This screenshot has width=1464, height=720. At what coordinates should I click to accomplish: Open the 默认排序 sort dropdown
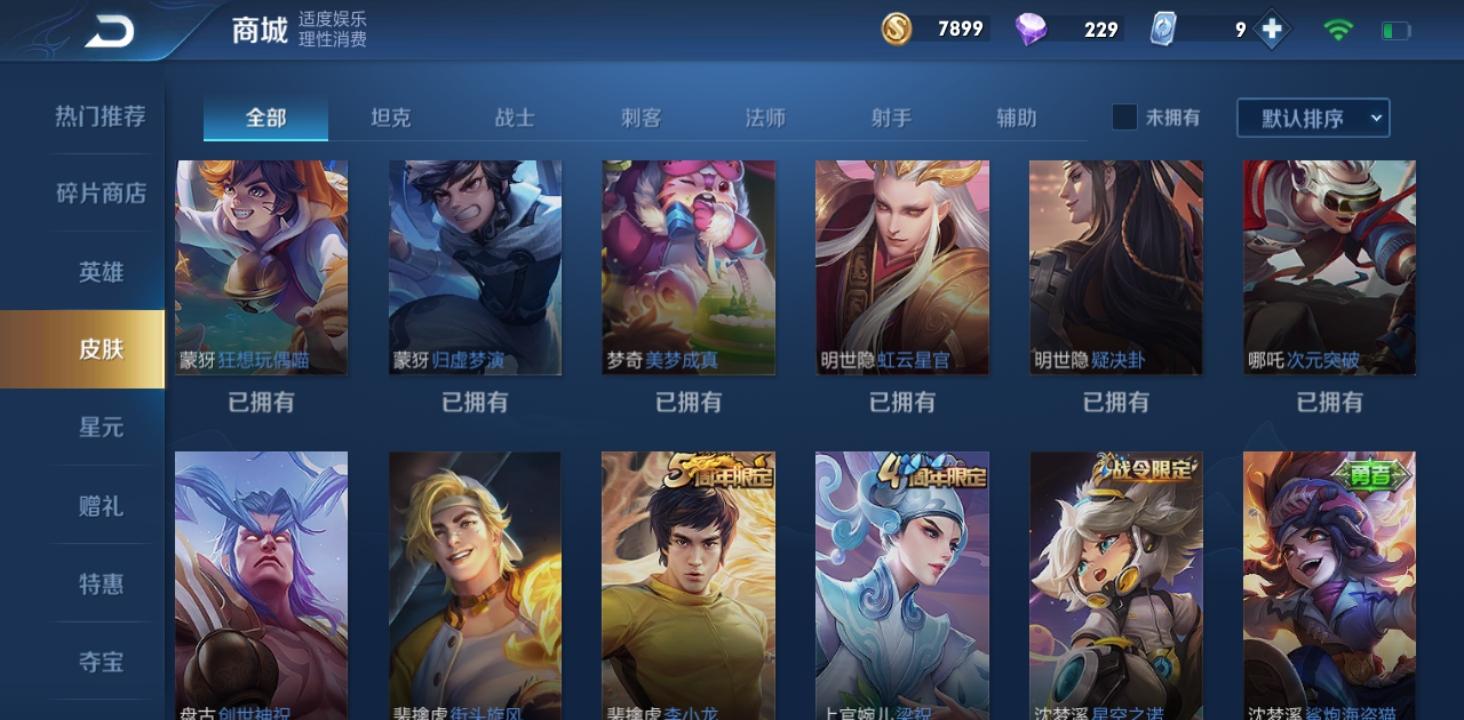coord(1312,118)
